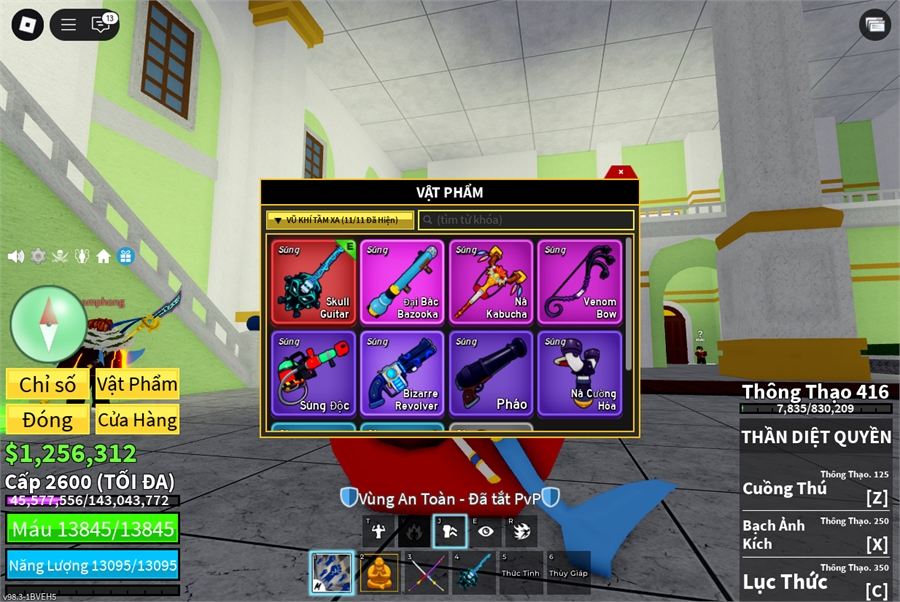900x602 pixels.
Task: Click the Đóng button
Action: point(48,420)
